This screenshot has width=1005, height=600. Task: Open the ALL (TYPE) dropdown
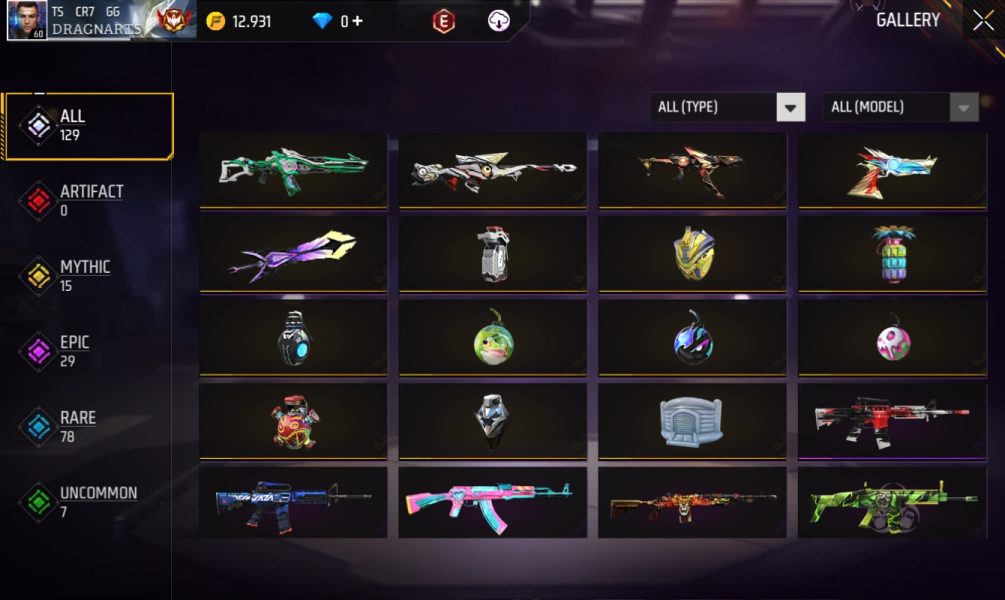point(727,107)
